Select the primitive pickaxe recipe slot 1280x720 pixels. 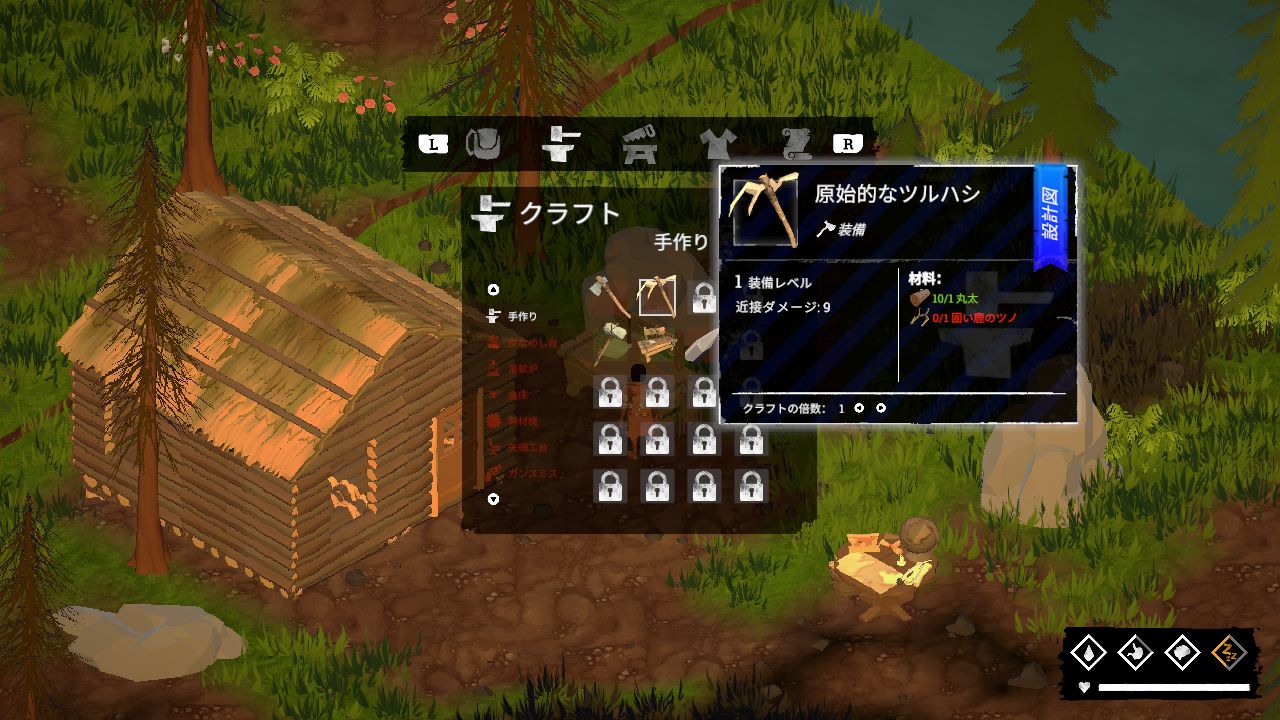657,297
